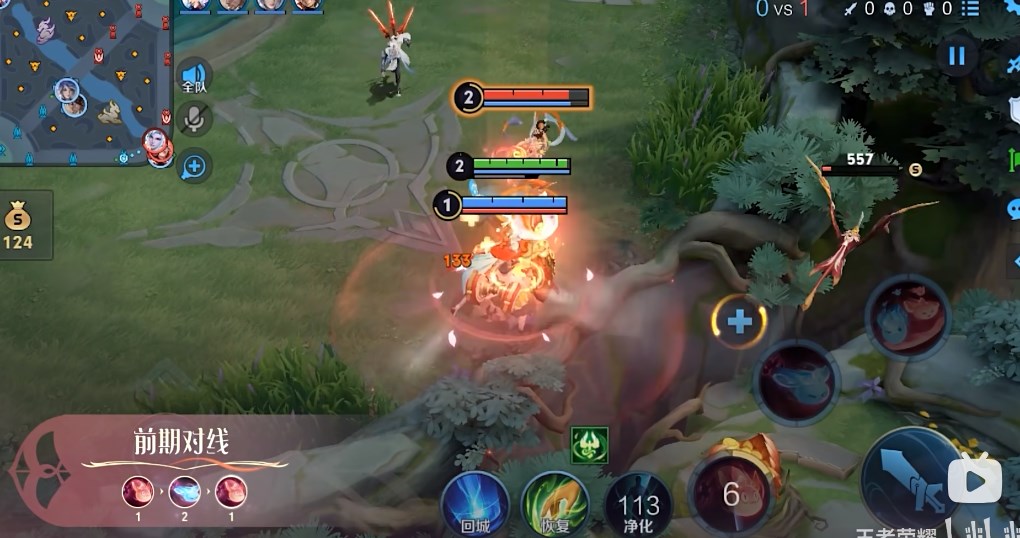Cast the skill showing a 6 cooldown
This screenshot has height=538, width=1020.
click(731, 494)
